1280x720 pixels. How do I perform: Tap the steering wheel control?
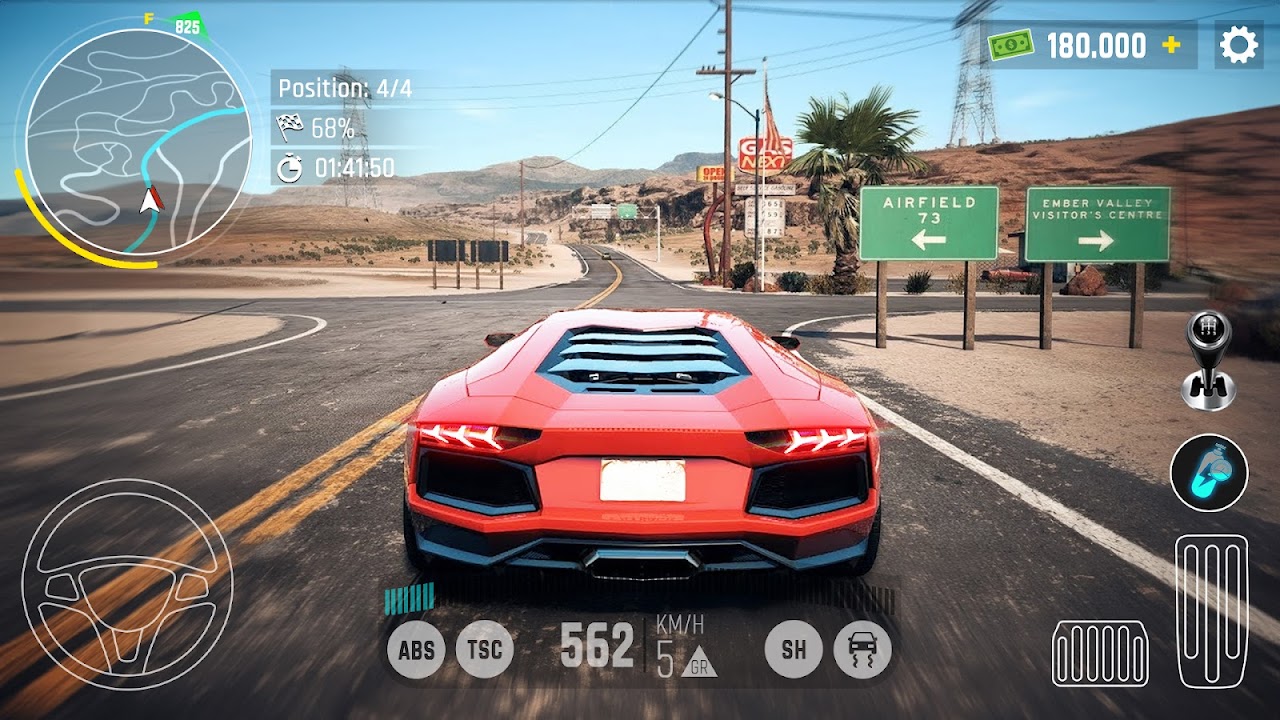[127, 585]
